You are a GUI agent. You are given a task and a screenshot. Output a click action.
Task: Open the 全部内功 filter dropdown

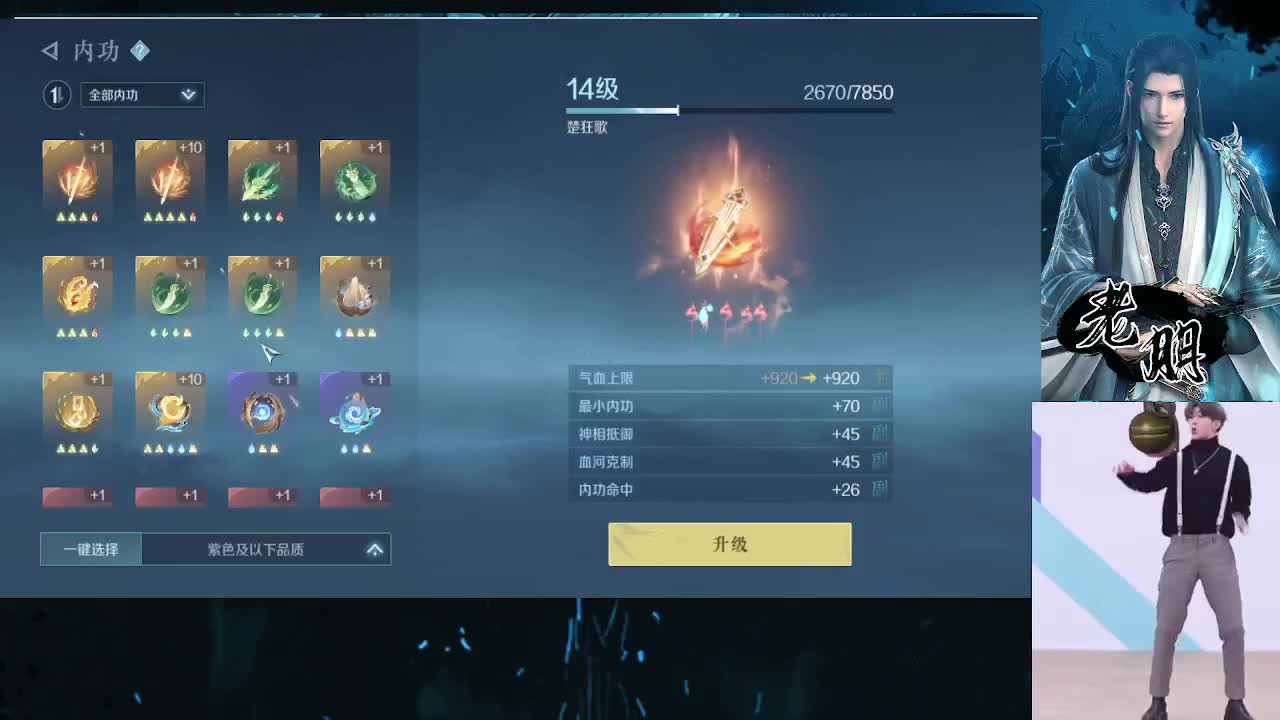[141, 94]
